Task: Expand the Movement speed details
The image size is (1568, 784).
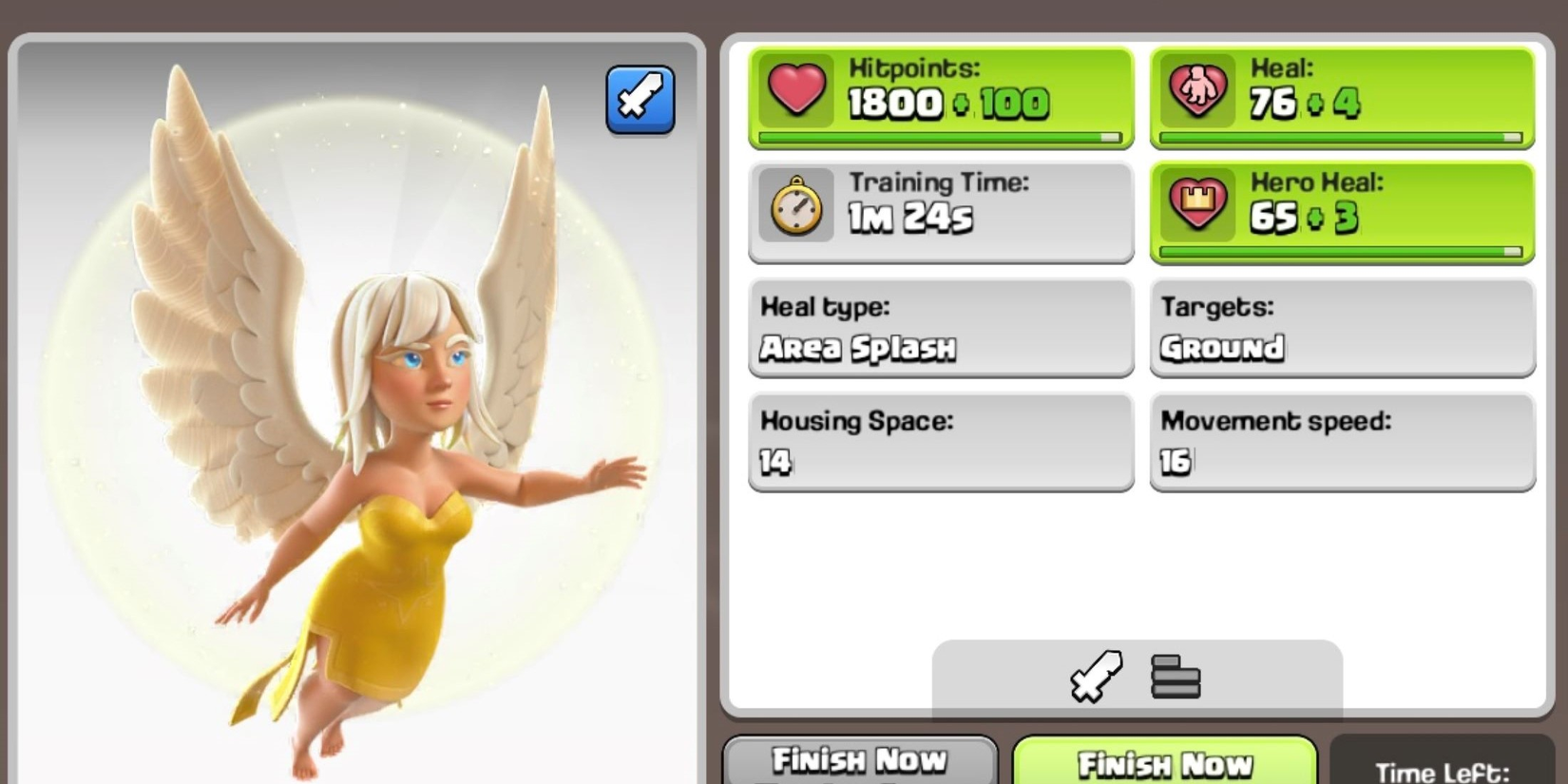Action: click(x=1340, y=442)
